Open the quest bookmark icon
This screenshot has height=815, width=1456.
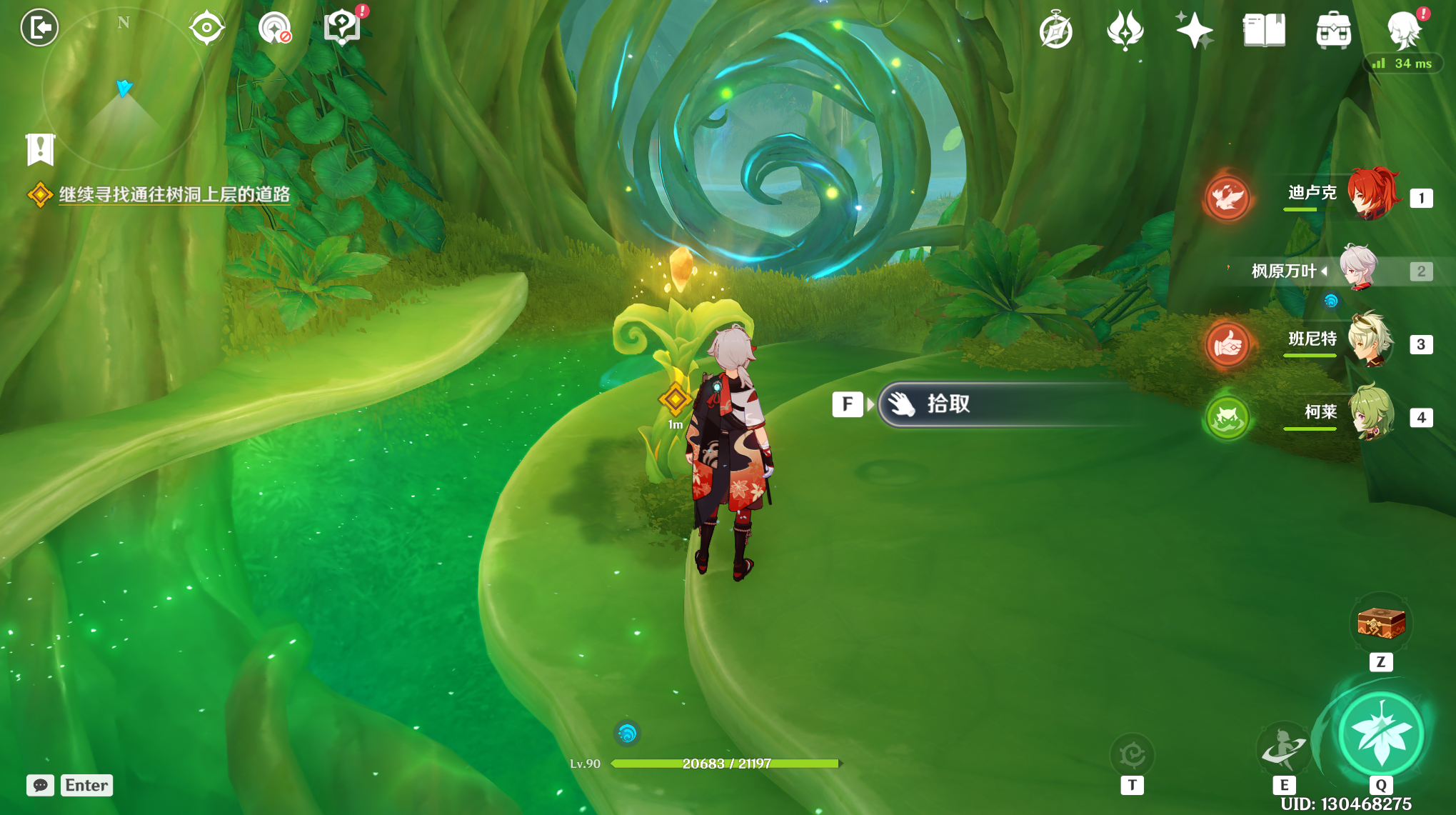pos(41,149)
